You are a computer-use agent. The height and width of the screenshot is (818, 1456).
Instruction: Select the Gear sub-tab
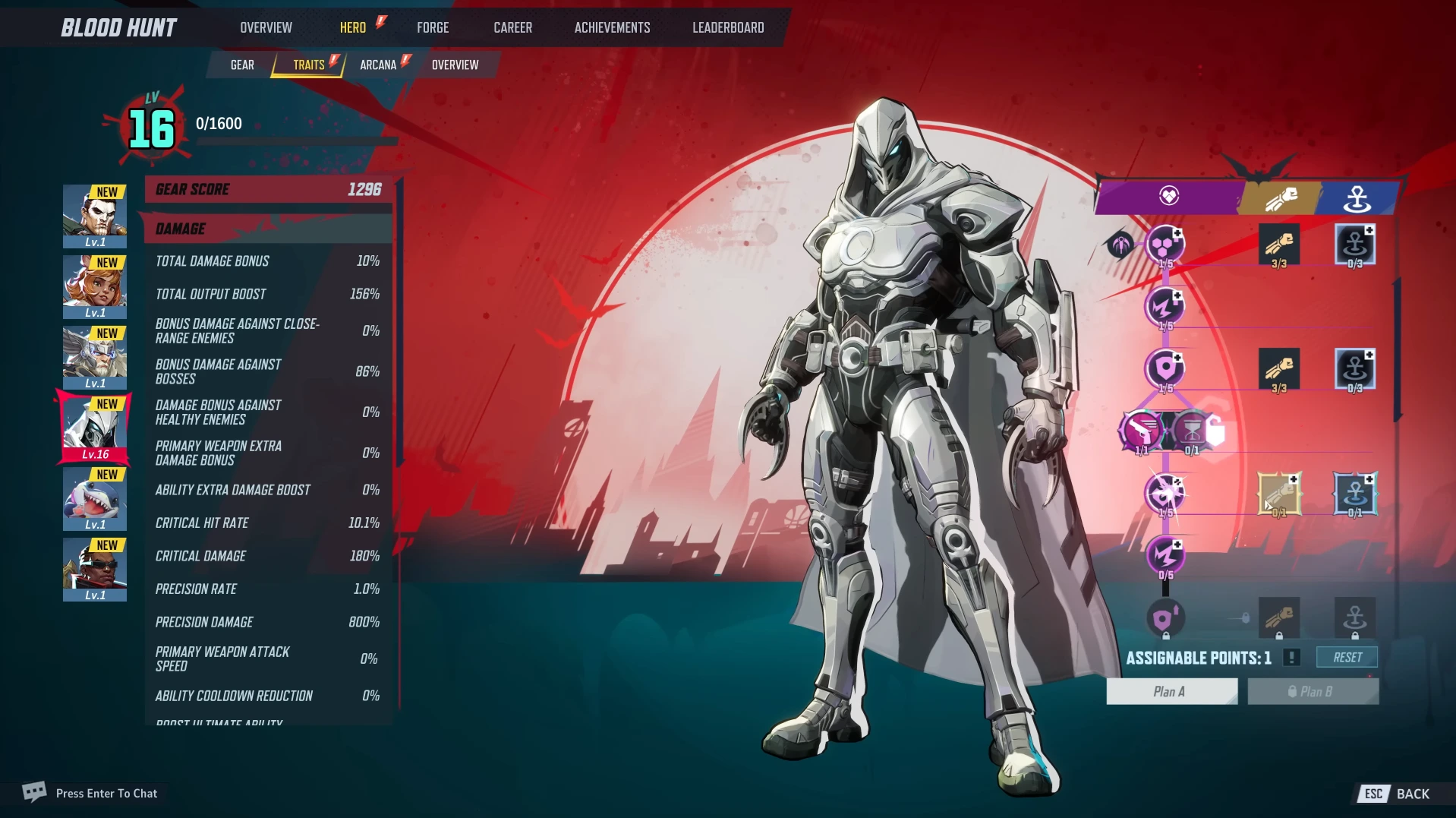pyautogui.click(x=242, y=65)
